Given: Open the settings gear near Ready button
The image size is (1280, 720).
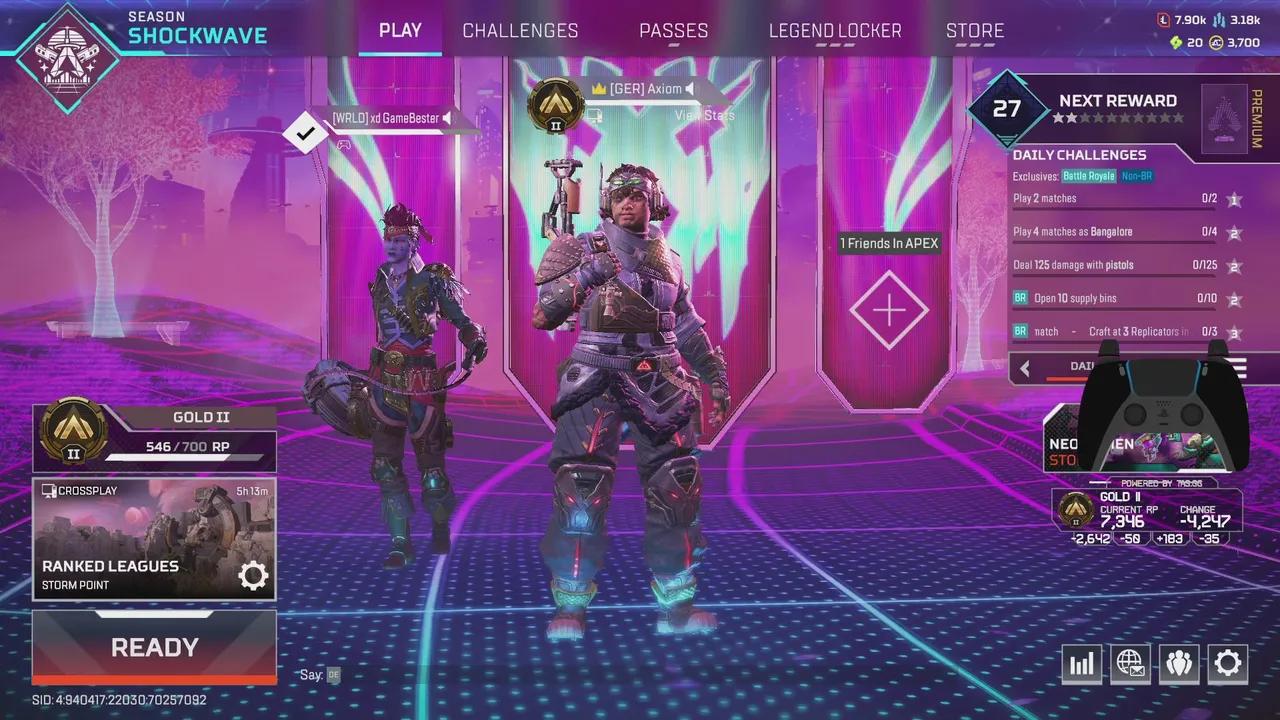Looking at the screenshot, I should 1228,663.
